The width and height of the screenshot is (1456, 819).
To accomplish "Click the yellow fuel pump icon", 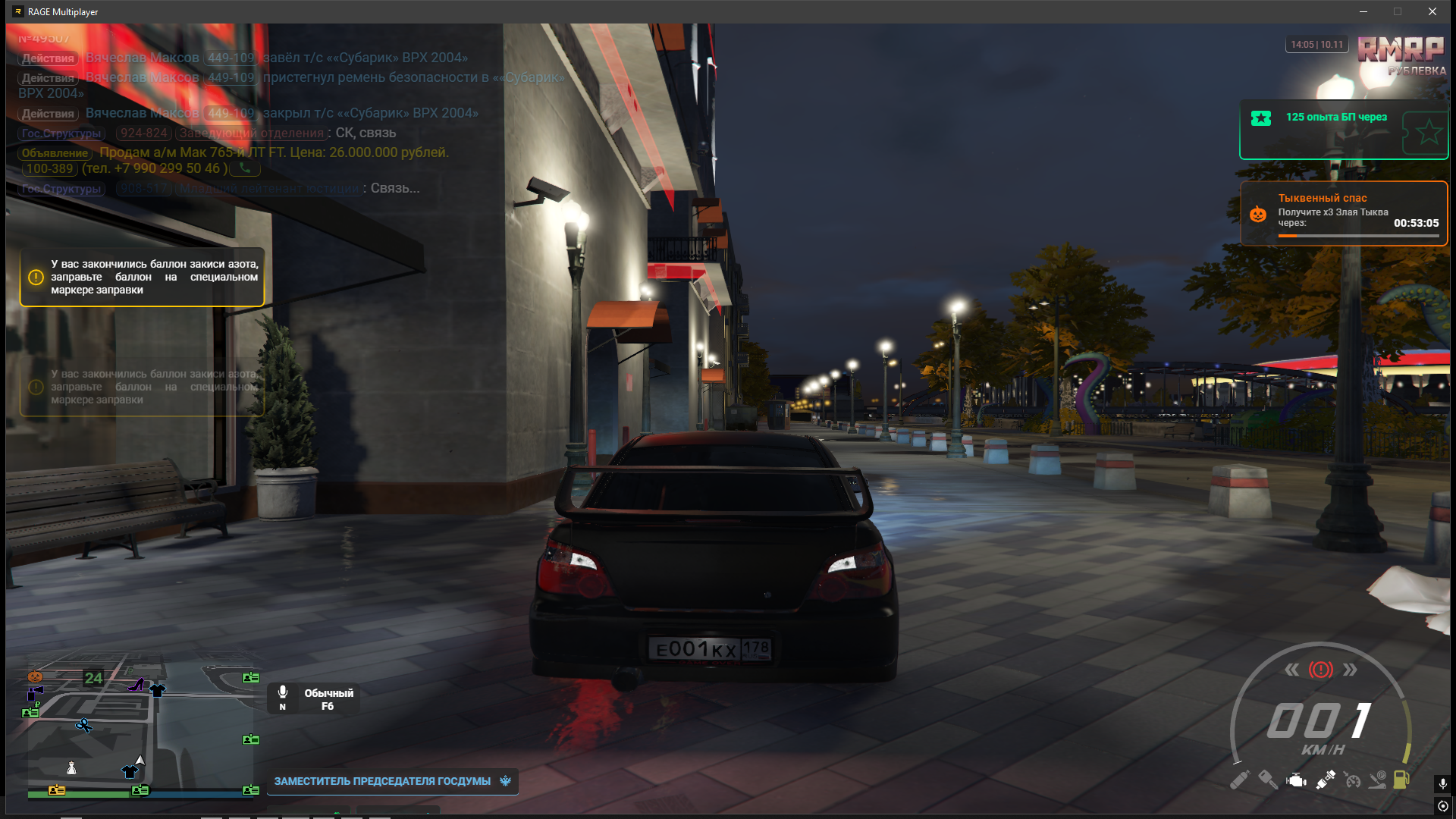I will coord(1401,780).
